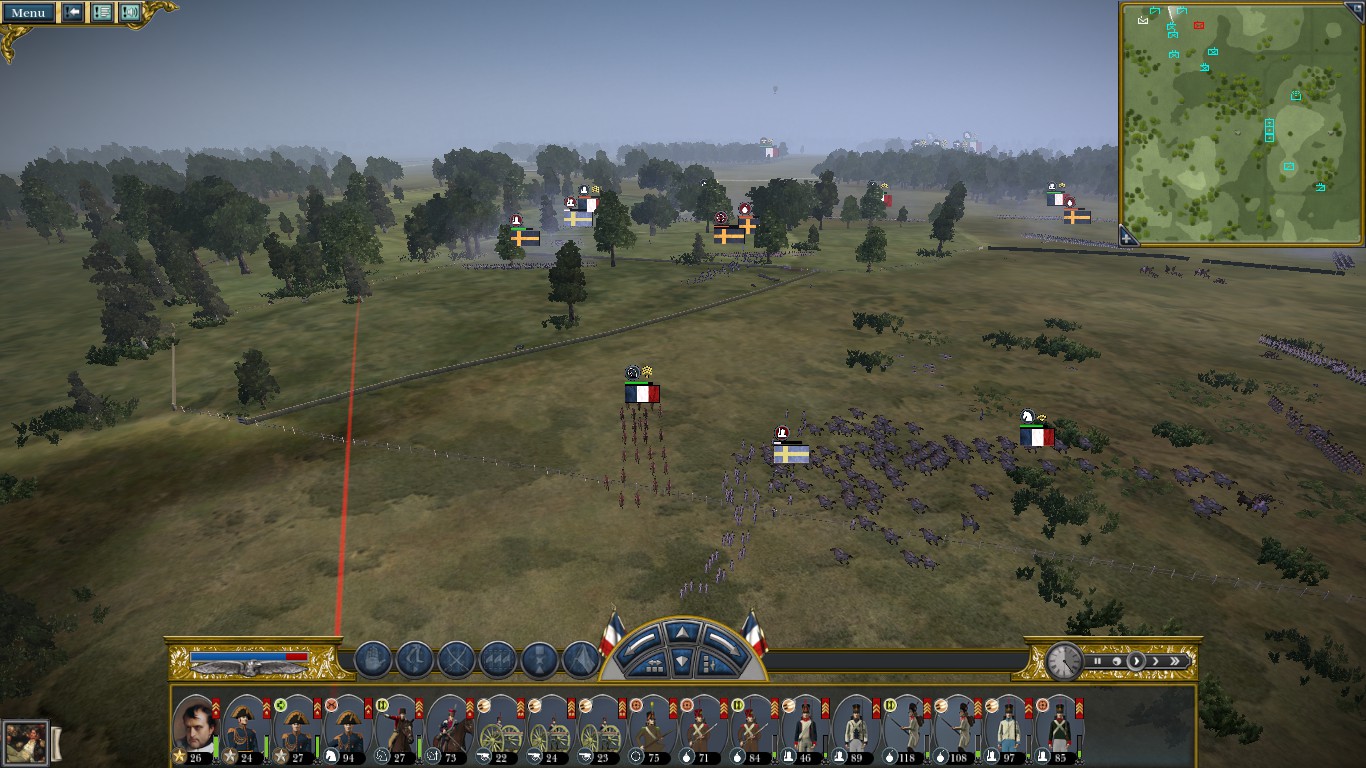Select the infantry unit card with 118 men
The width and height of the screenshot is (1366, 768).
click(x=908, y=728)
